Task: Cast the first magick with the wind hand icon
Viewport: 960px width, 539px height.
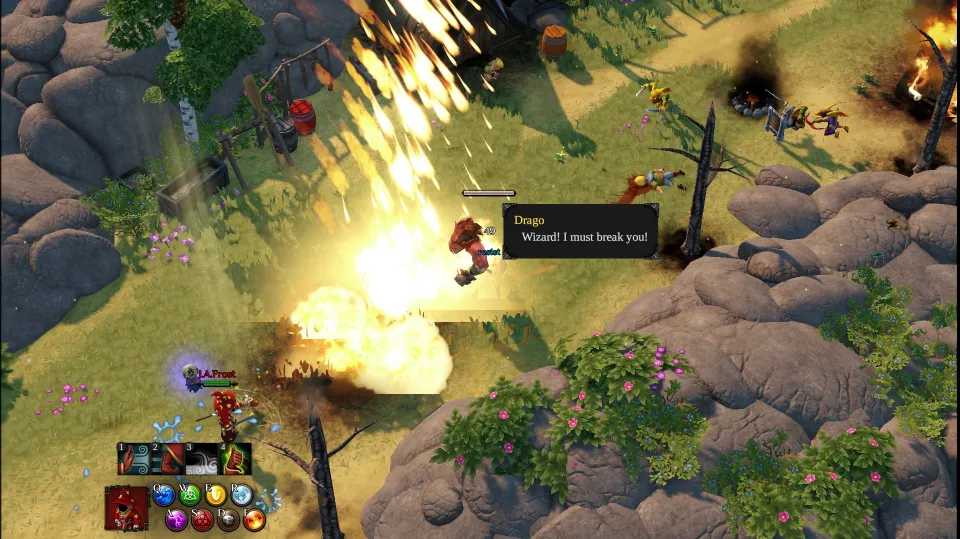Action: pos(135,459)
